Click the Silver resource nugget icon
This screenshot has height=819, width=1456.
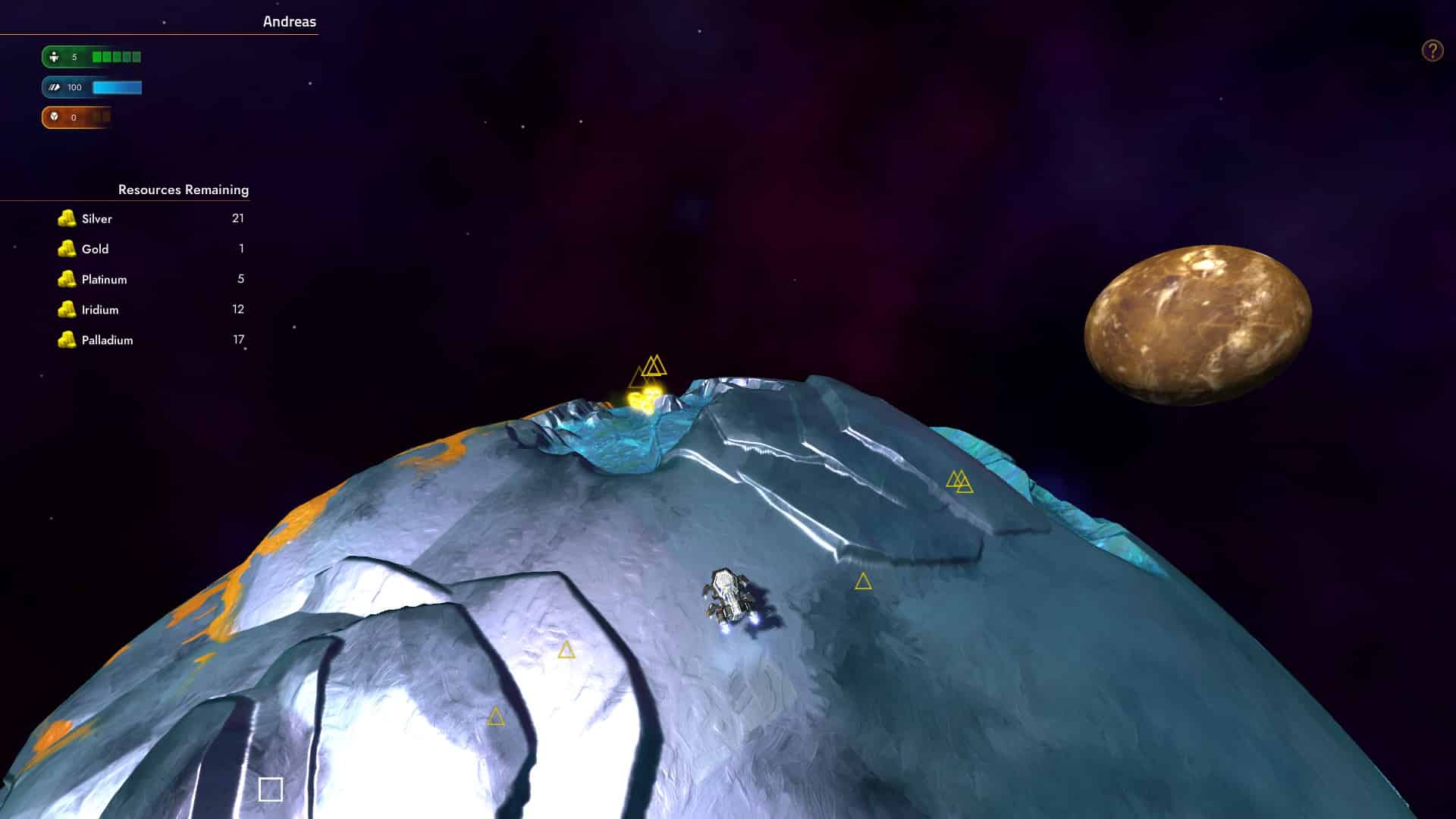pos(67,218)
